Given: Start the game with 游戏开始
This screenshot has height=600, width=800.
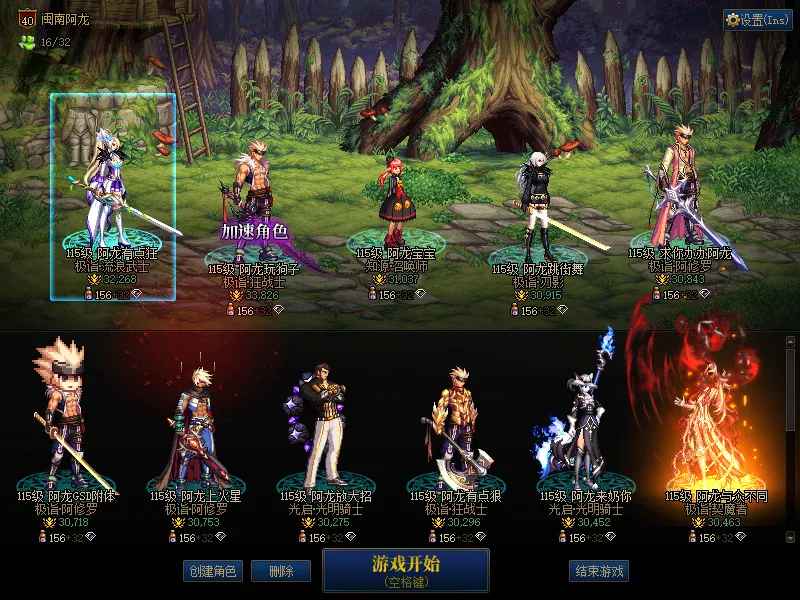Looking at the screenshot, I should (x=405, y=569).
